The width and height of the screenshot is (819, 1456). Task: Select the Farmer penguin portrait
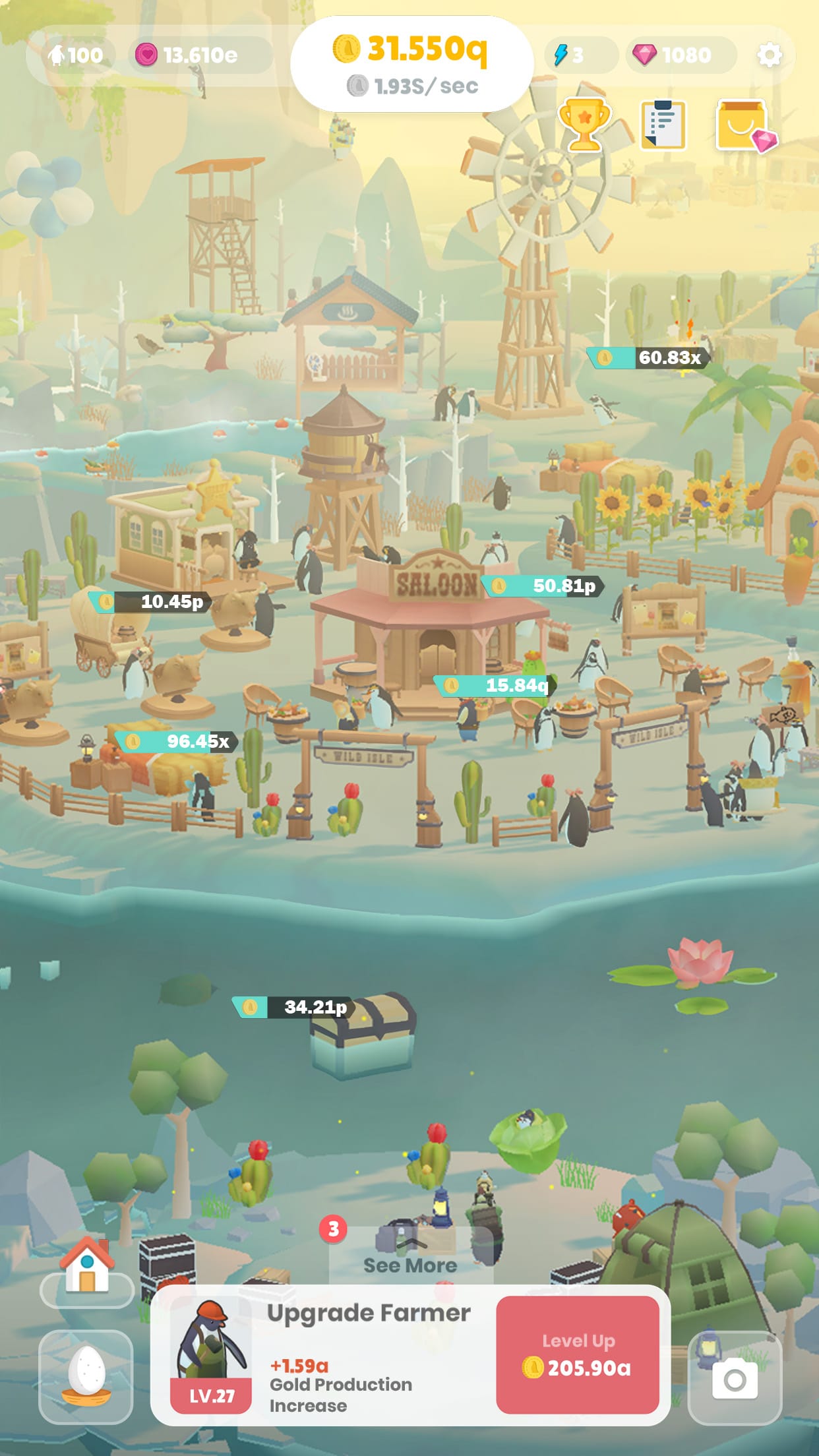point(211,1357)
